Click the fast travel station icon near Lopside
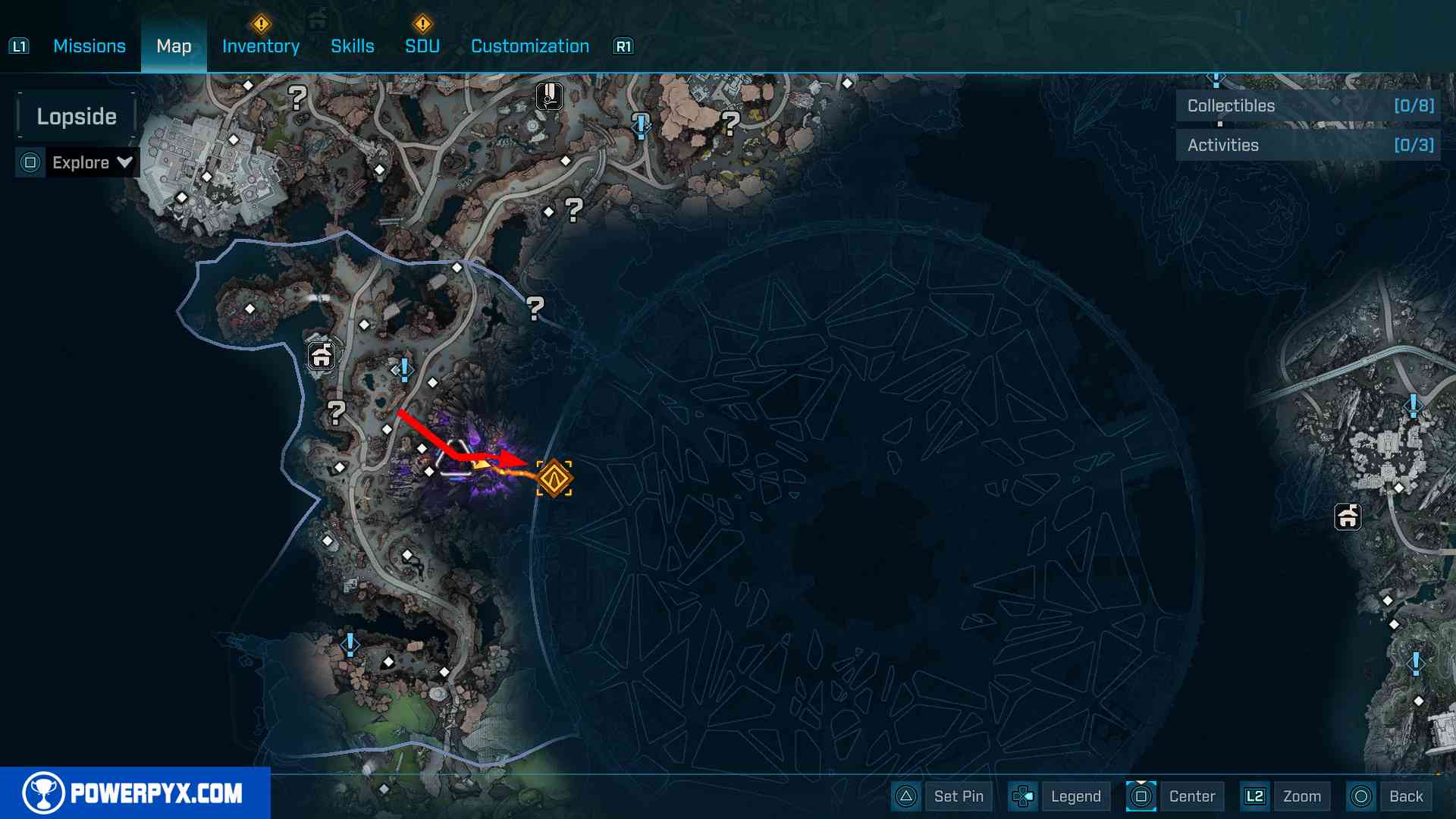Viewport: 1456px width, 819px height. tap(322, 355)
